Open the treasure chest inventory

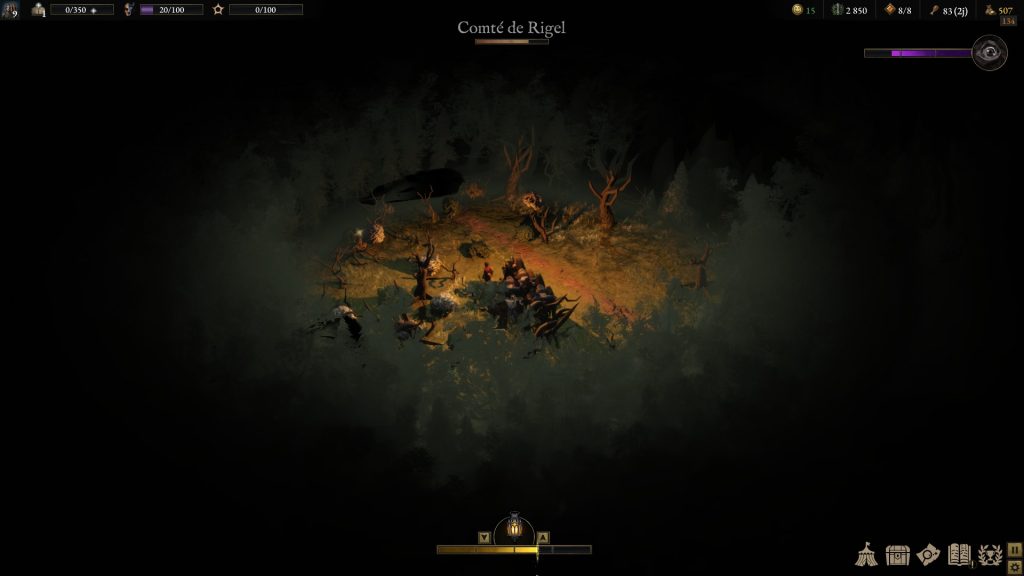click(898, 555)
